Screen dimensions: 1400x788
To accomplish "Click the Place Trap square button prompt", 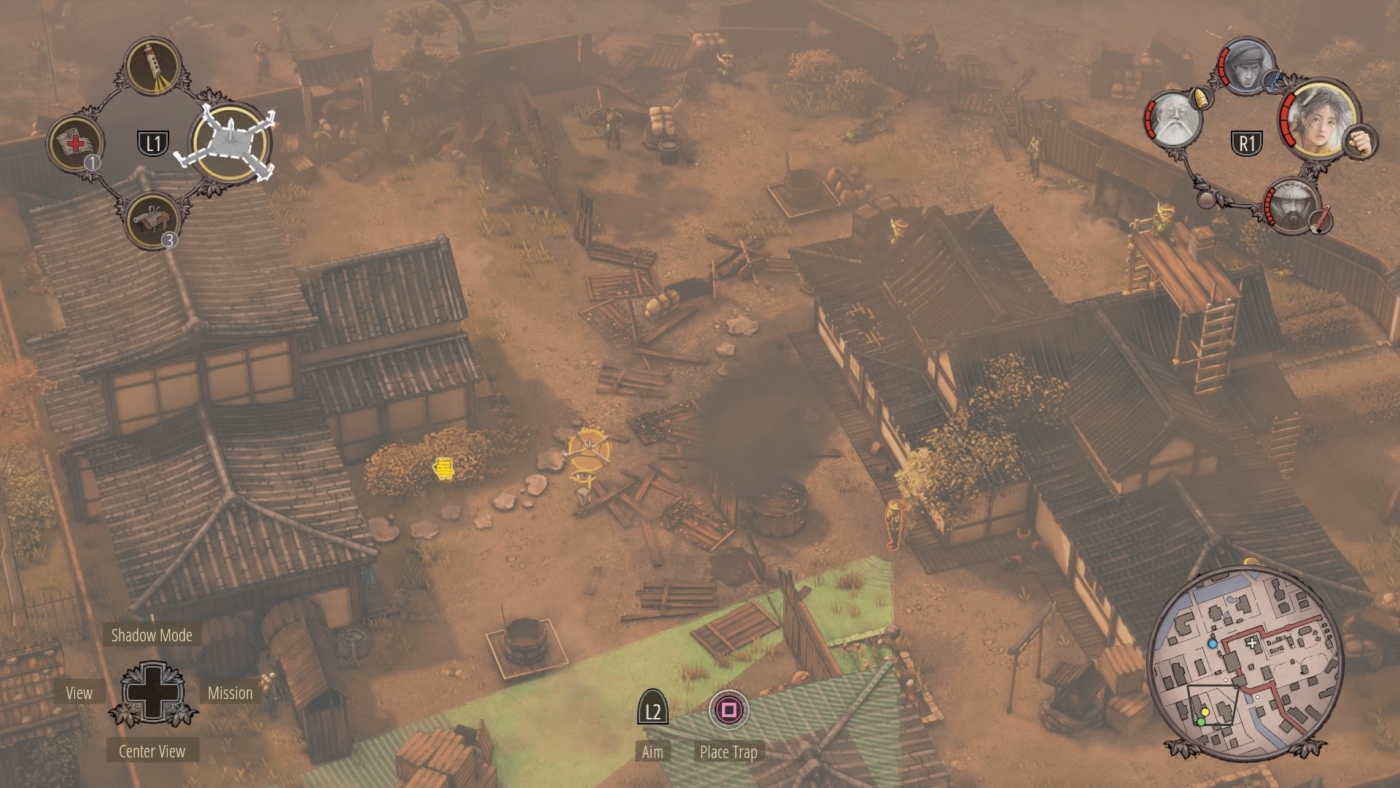I will click(x=727, y=710).
